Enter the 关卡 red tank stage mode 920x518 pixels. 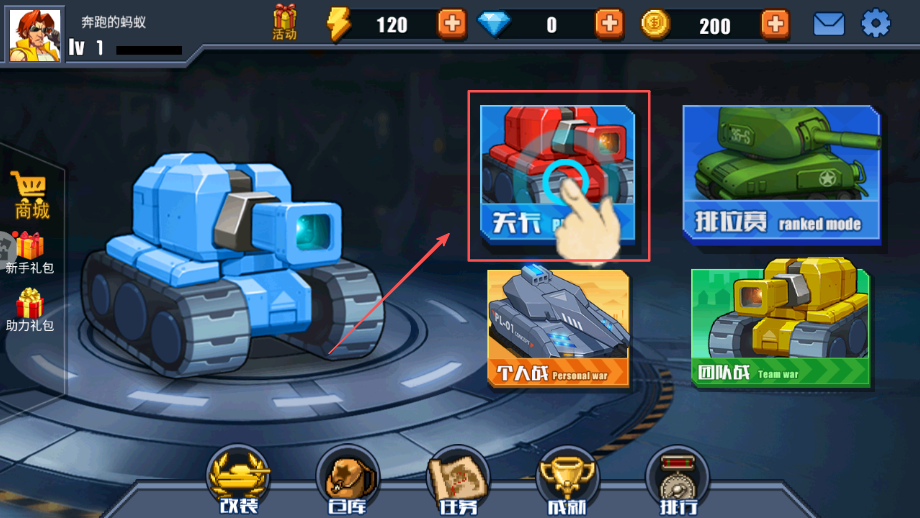(x=557, y=173)
